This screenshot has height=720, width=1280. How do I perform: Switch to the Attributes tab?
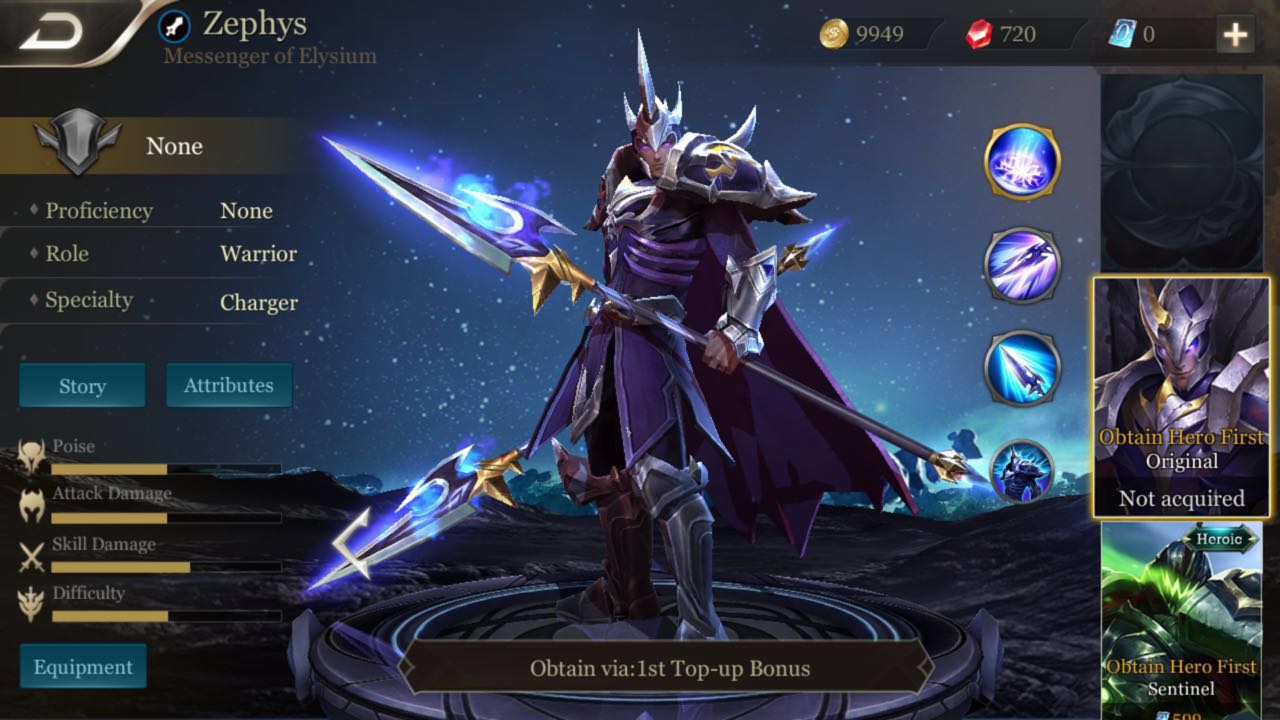[x=229, y=384]
